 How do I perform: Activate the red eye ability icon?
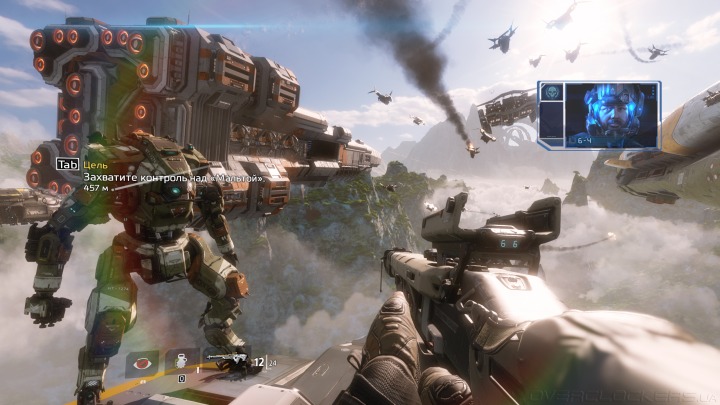click(142, 364)
